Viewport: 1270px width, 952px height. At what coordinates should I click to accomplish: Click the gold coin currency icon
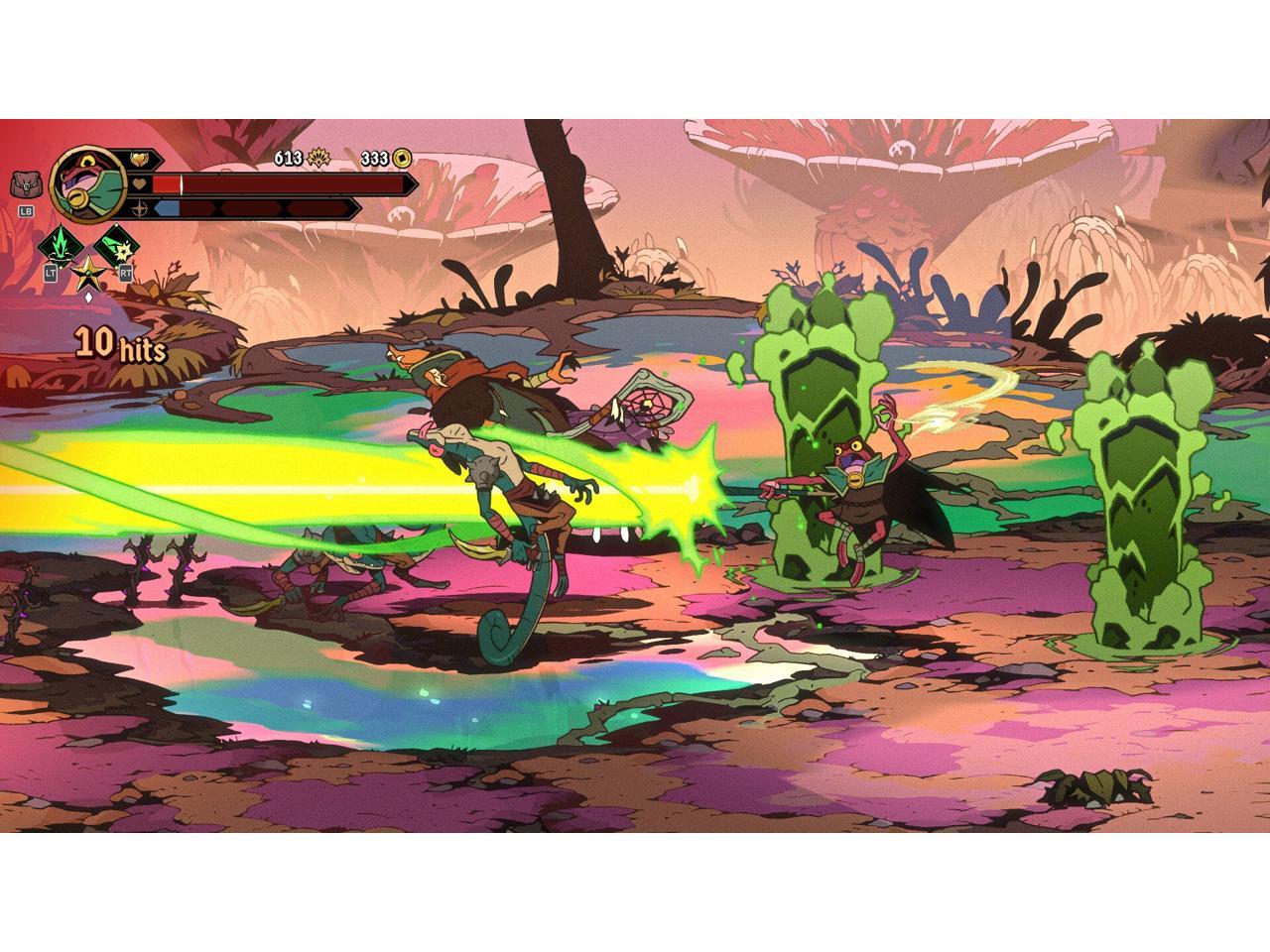401,159
